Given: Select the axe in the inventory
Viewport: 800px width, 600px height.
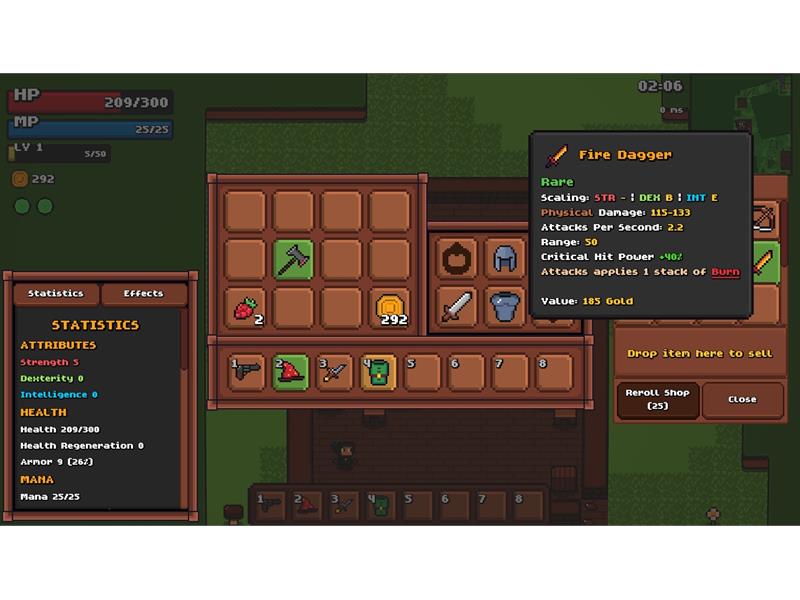Looking at the screenshot, I should (294, 260).
